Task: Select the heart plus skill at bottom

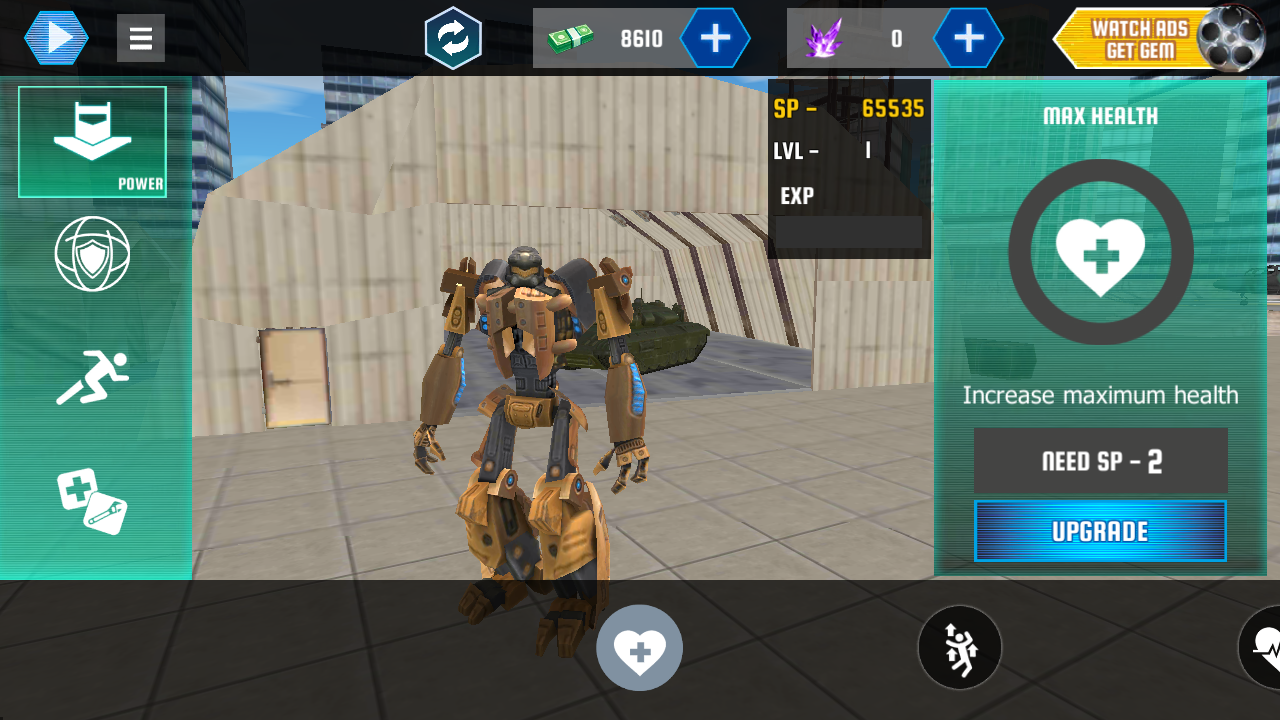Action: [x=640, y=648]
